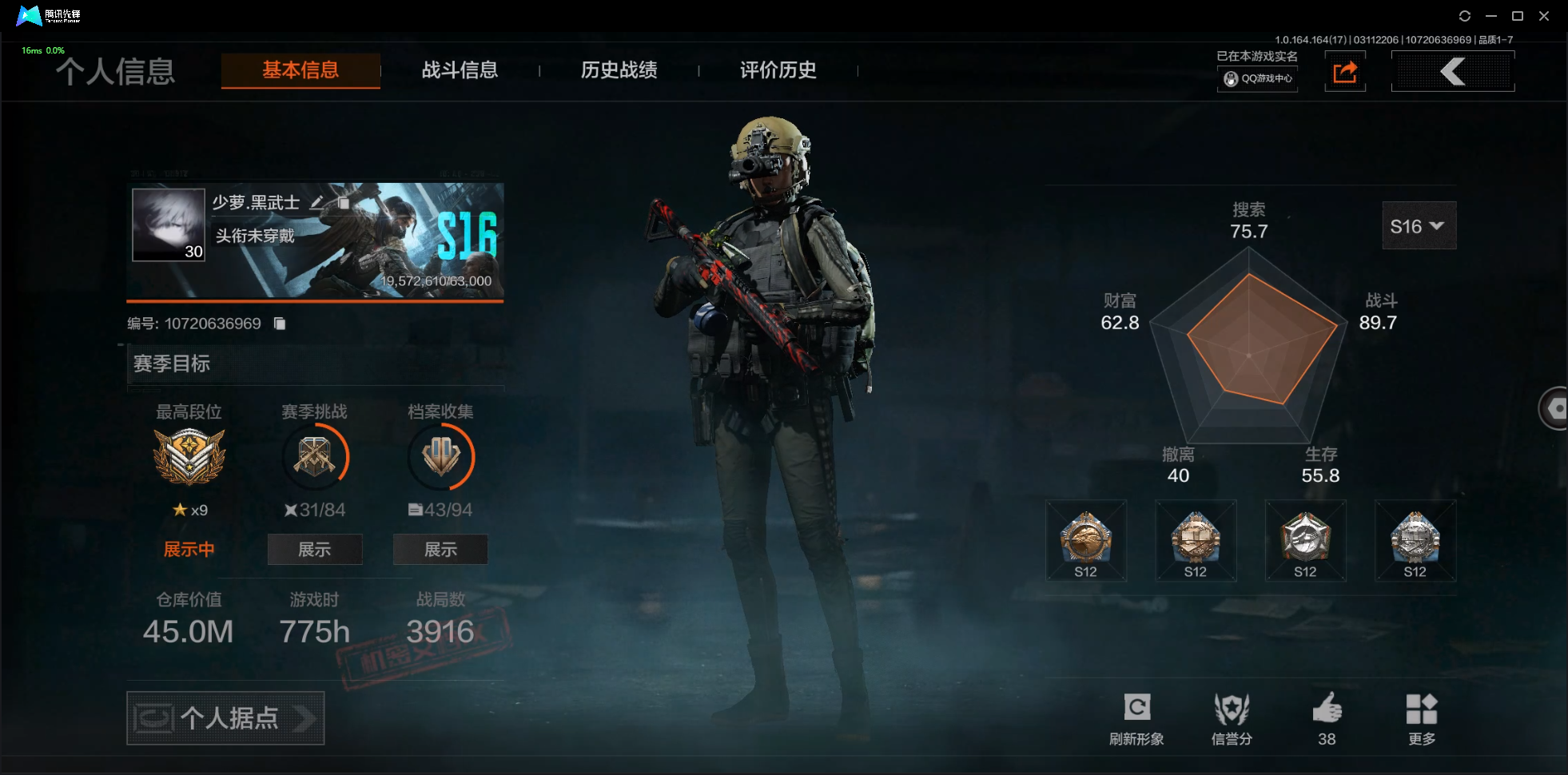Edit the player name with pencil icon

pyautogui.click(x=316, y=203)
